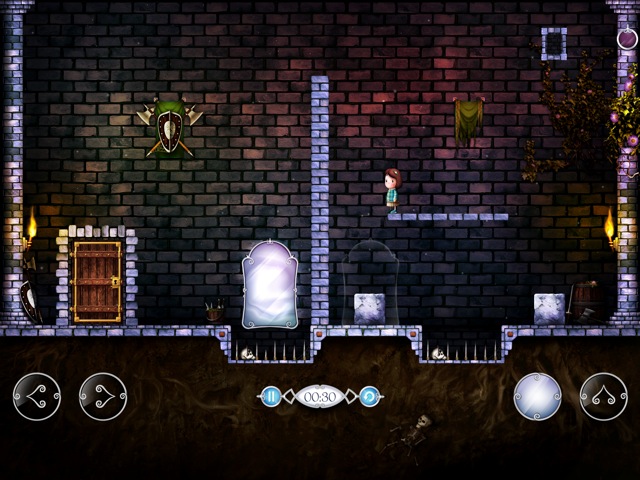640x480 pixels.
Task: Pause the game with the blue pause button
Action: click(x=270, y=396)
